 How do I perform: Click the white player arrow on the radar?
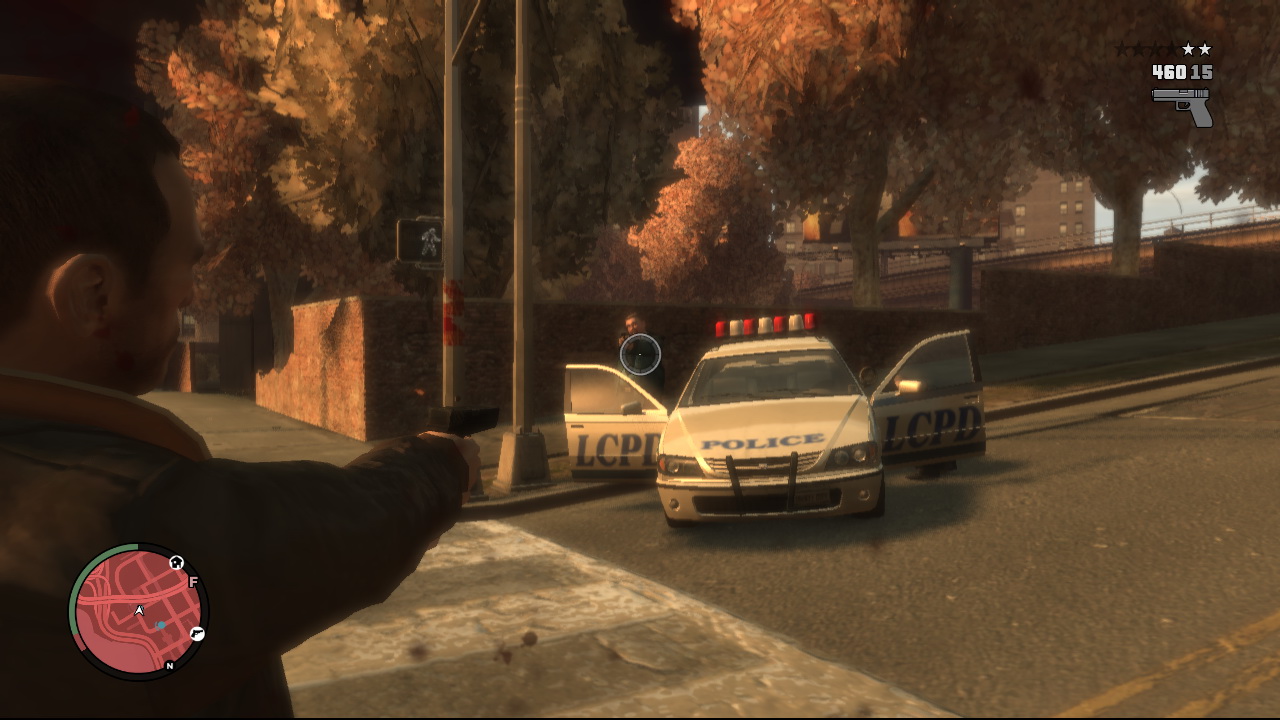(140, 610)
